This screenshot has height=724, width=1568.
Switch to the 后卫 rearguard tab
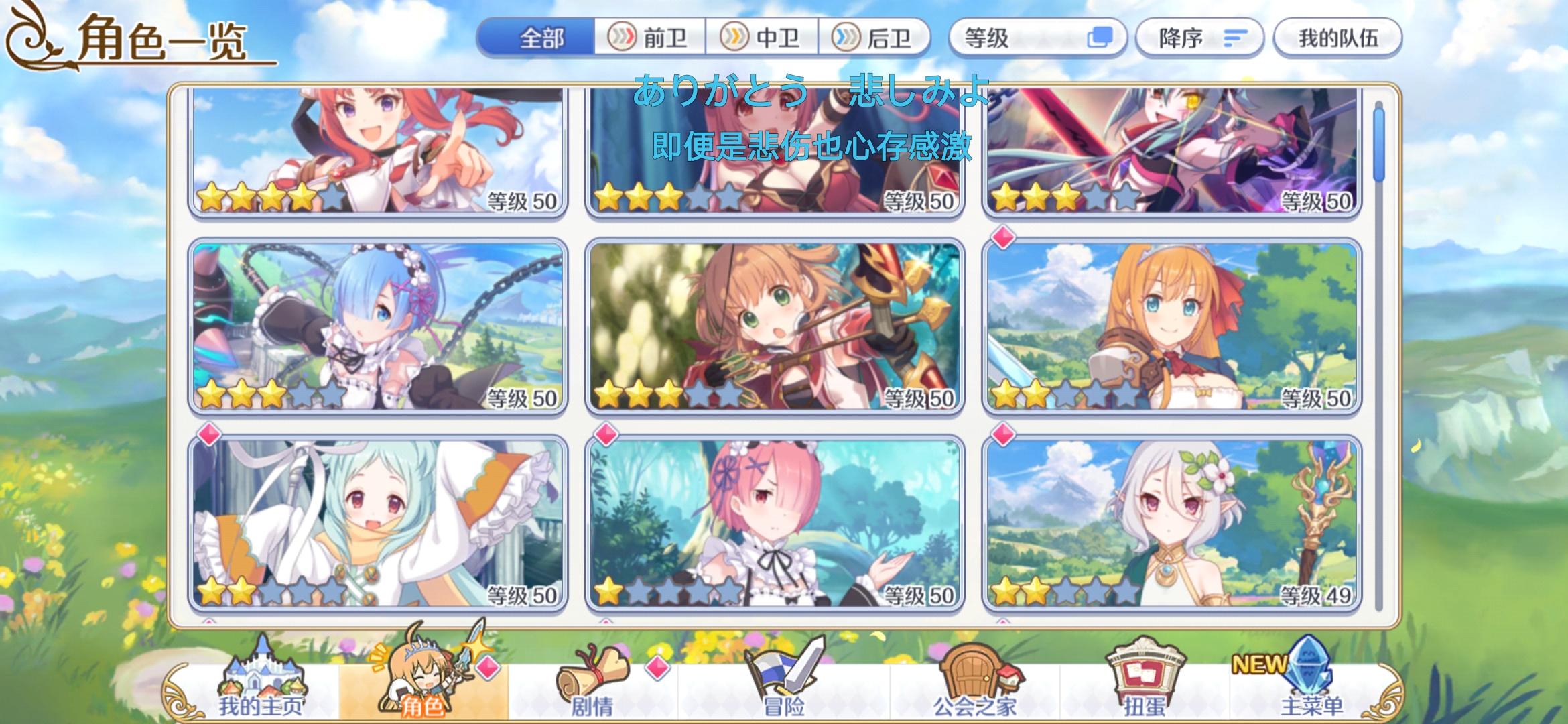(878, 38)
